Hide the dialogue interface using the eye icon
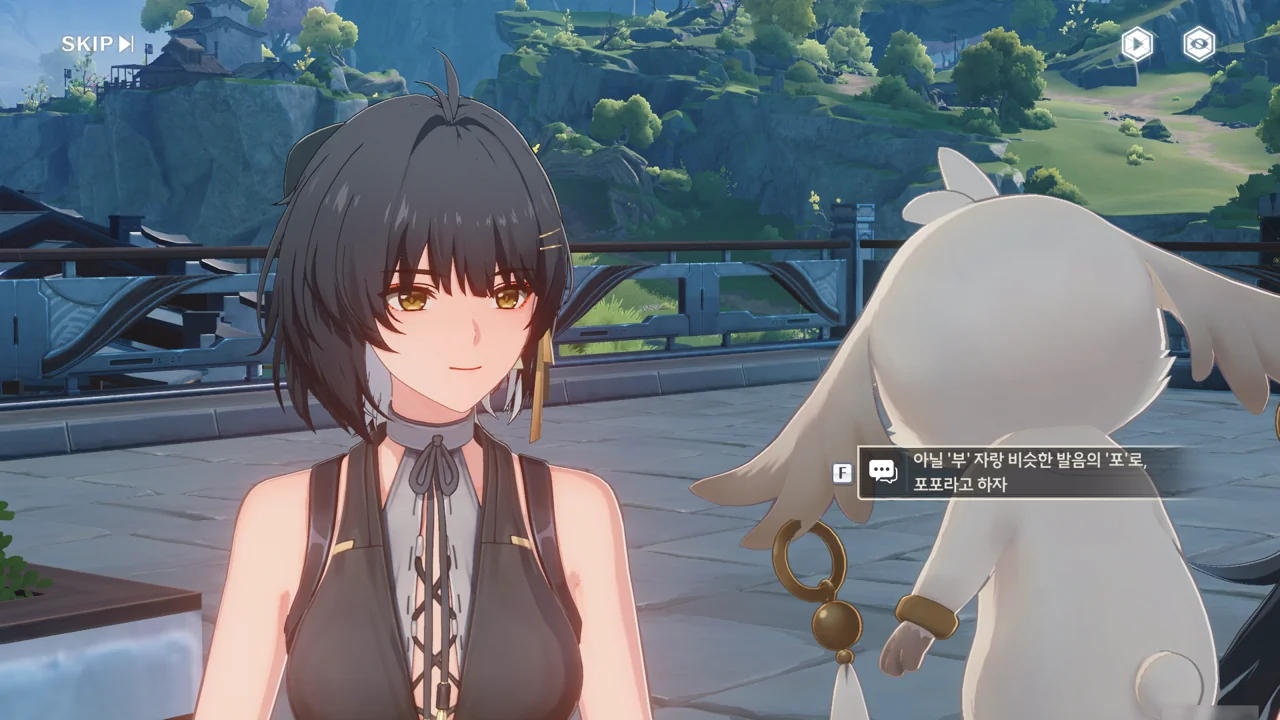 1198,44
